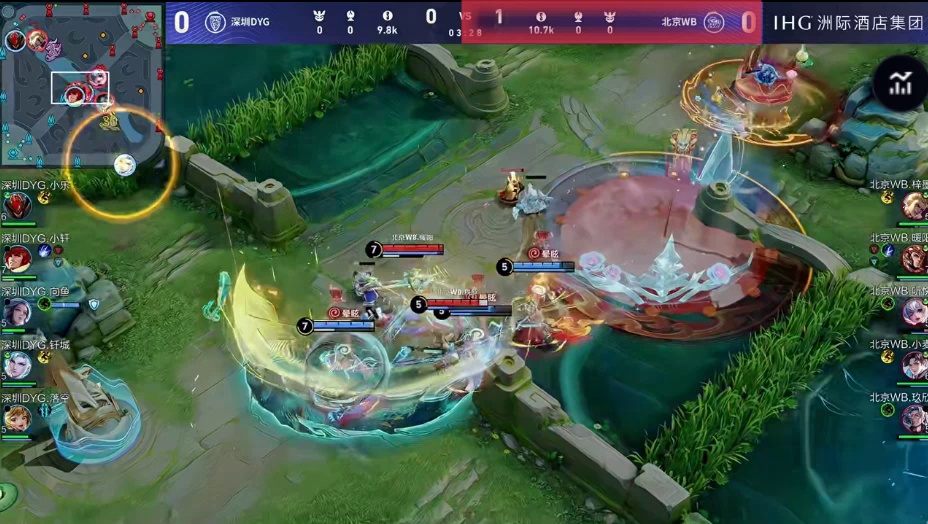Screen dimensions: 928x524
Task: Click the minimap
Action: coord(82,84)
